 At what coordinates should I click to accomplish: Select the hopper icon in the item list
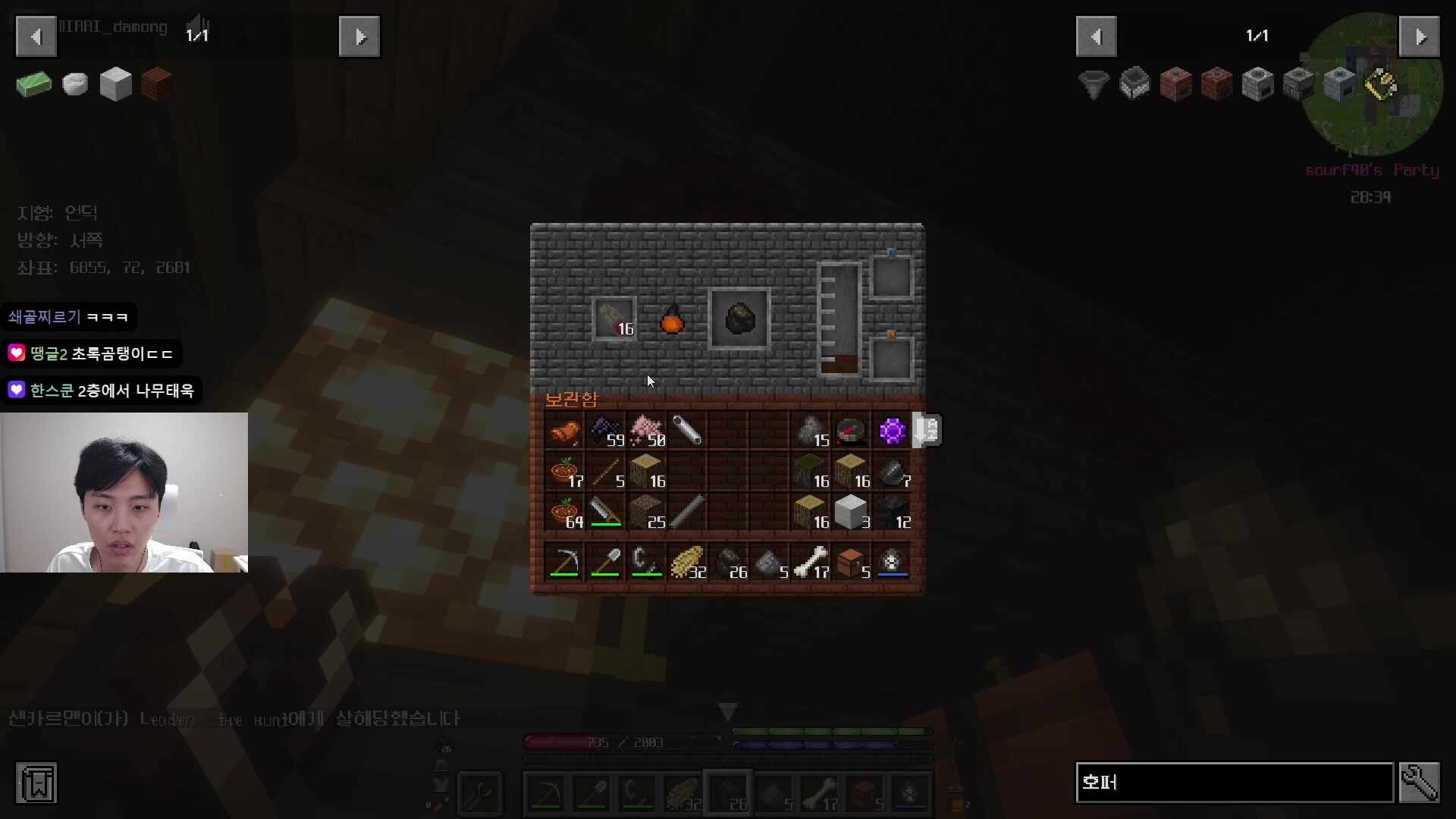tap(1094, 83)
